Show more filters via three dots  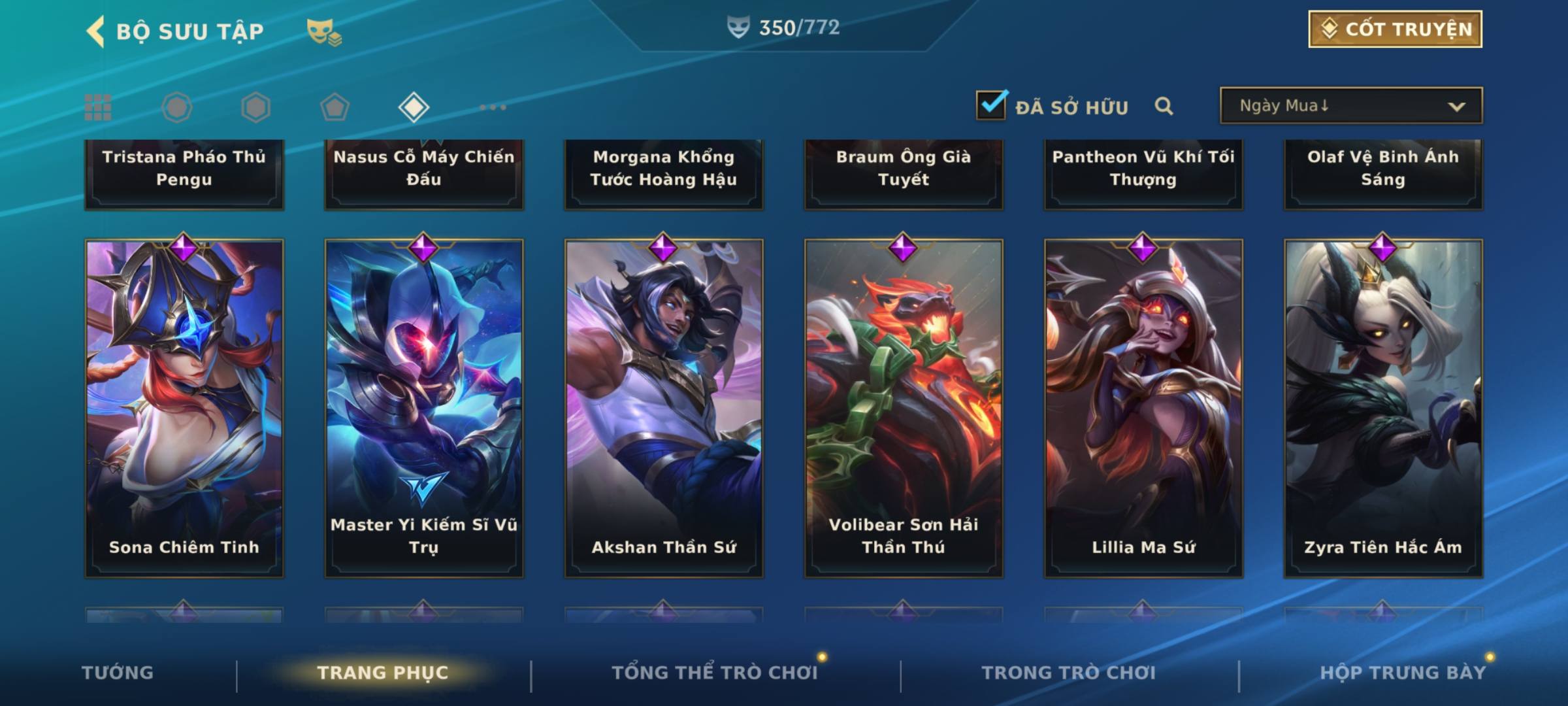(493, 107)
